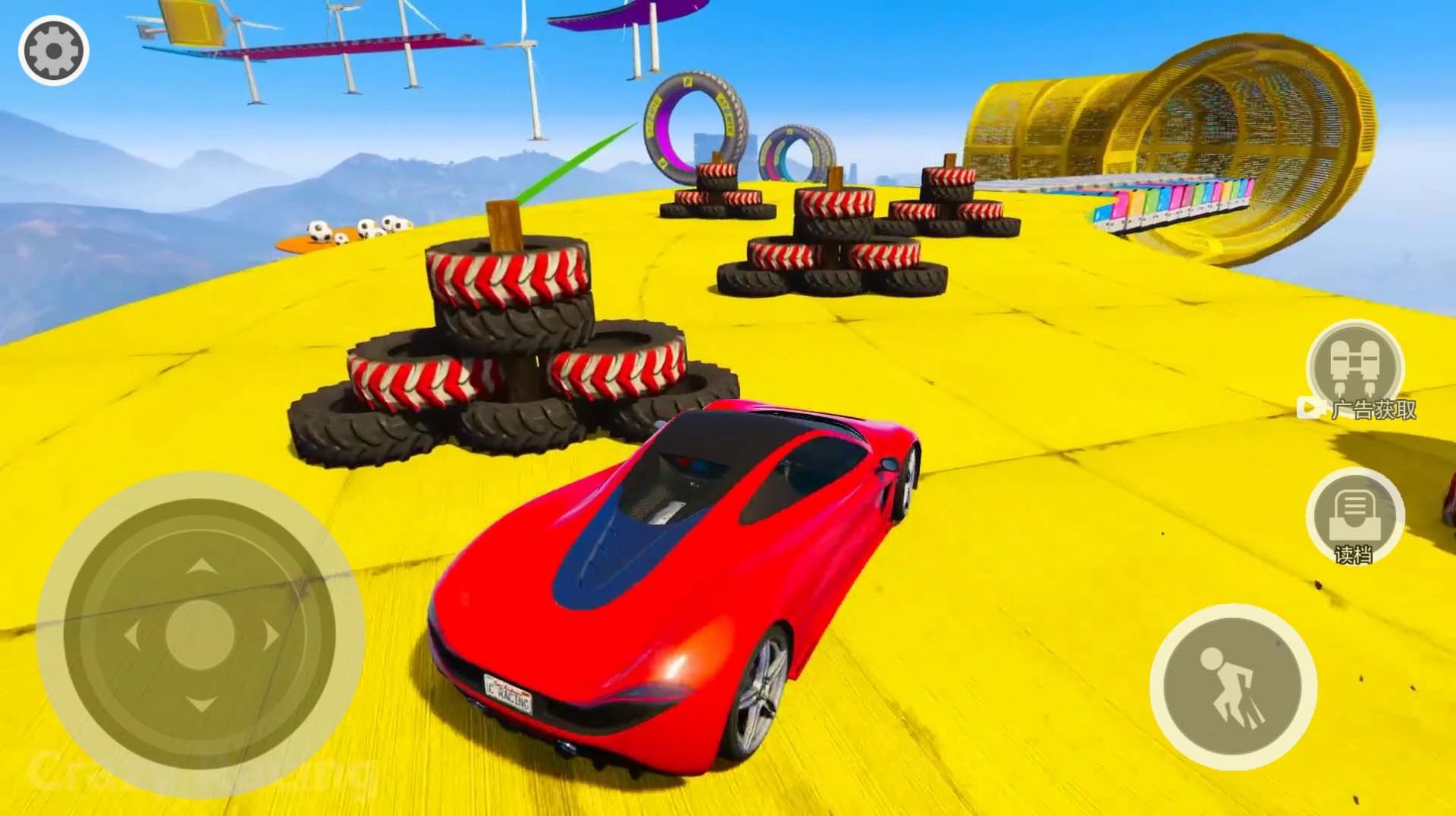Steer left with joystick left arrow
1456x816 pixels.
tap(131, 636)
